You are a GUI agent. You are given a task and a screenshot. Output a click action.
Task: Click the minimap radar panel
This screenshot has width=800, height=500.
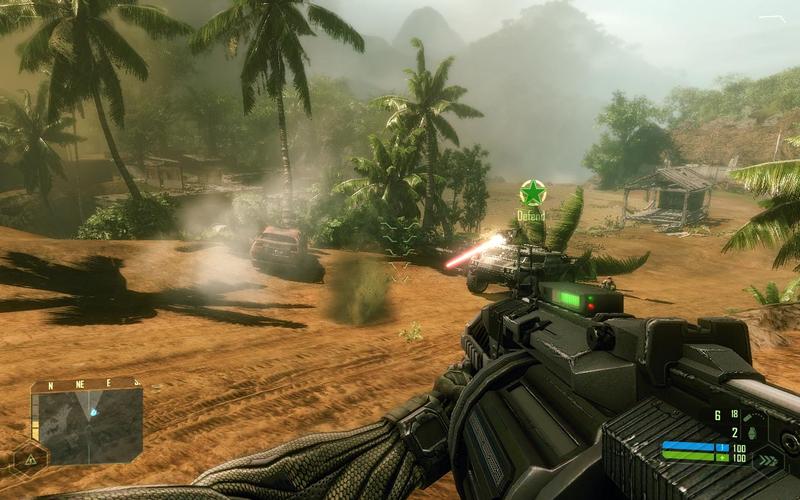pyautogui.click(x=87, y=427)
